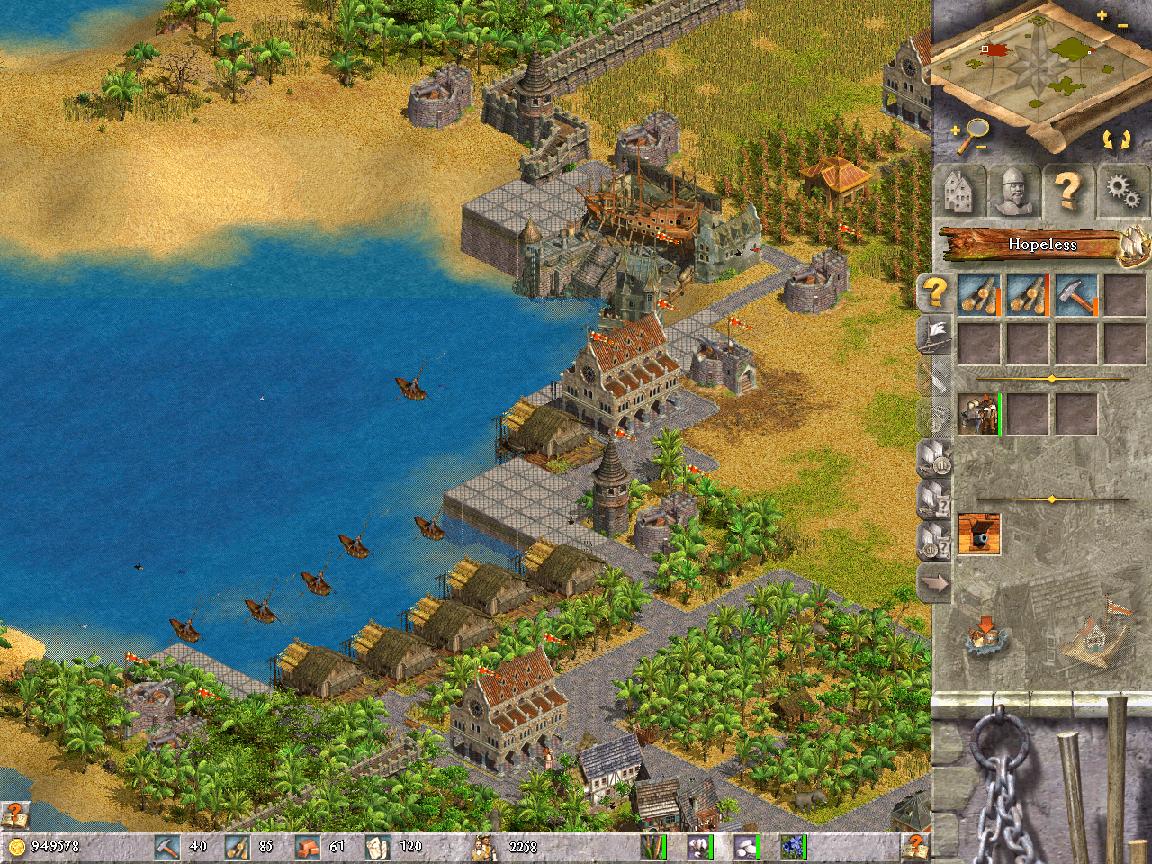
Task: Select the soldiers unit slot on ship
Action: (x=979, y=414)
